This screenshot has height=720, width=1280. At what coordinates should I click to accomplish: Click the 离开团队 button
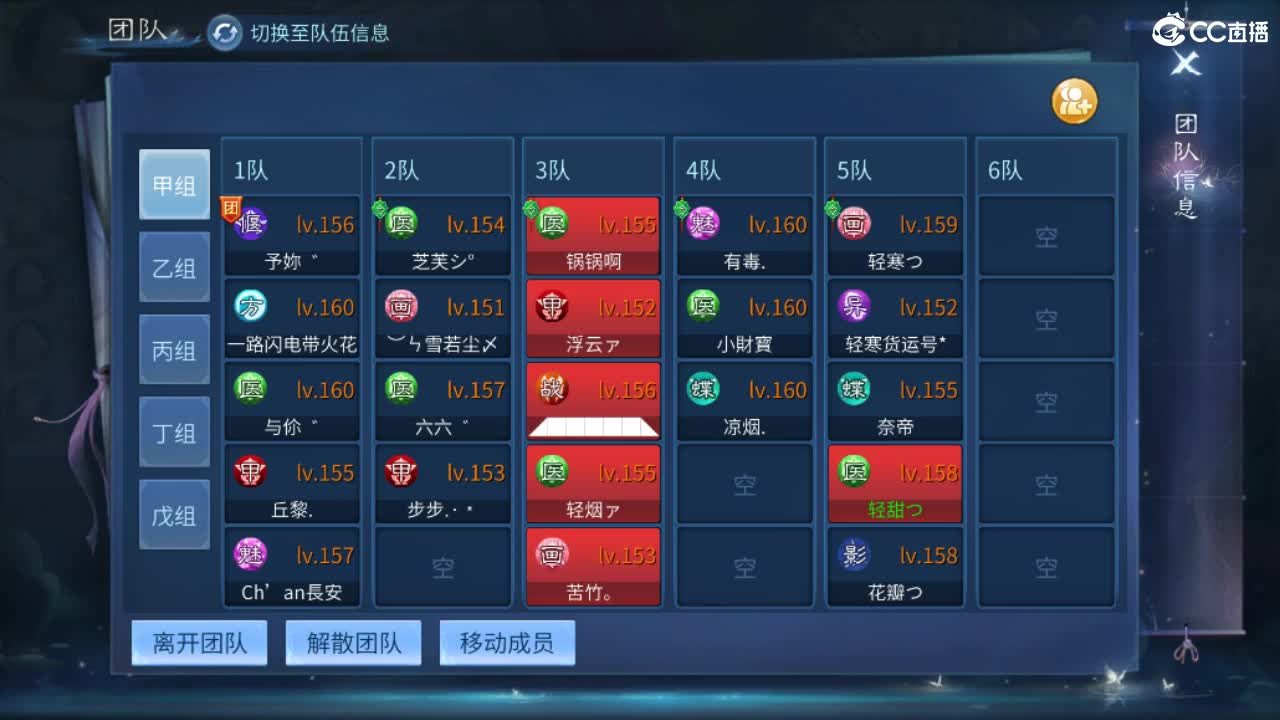(199, 643)
